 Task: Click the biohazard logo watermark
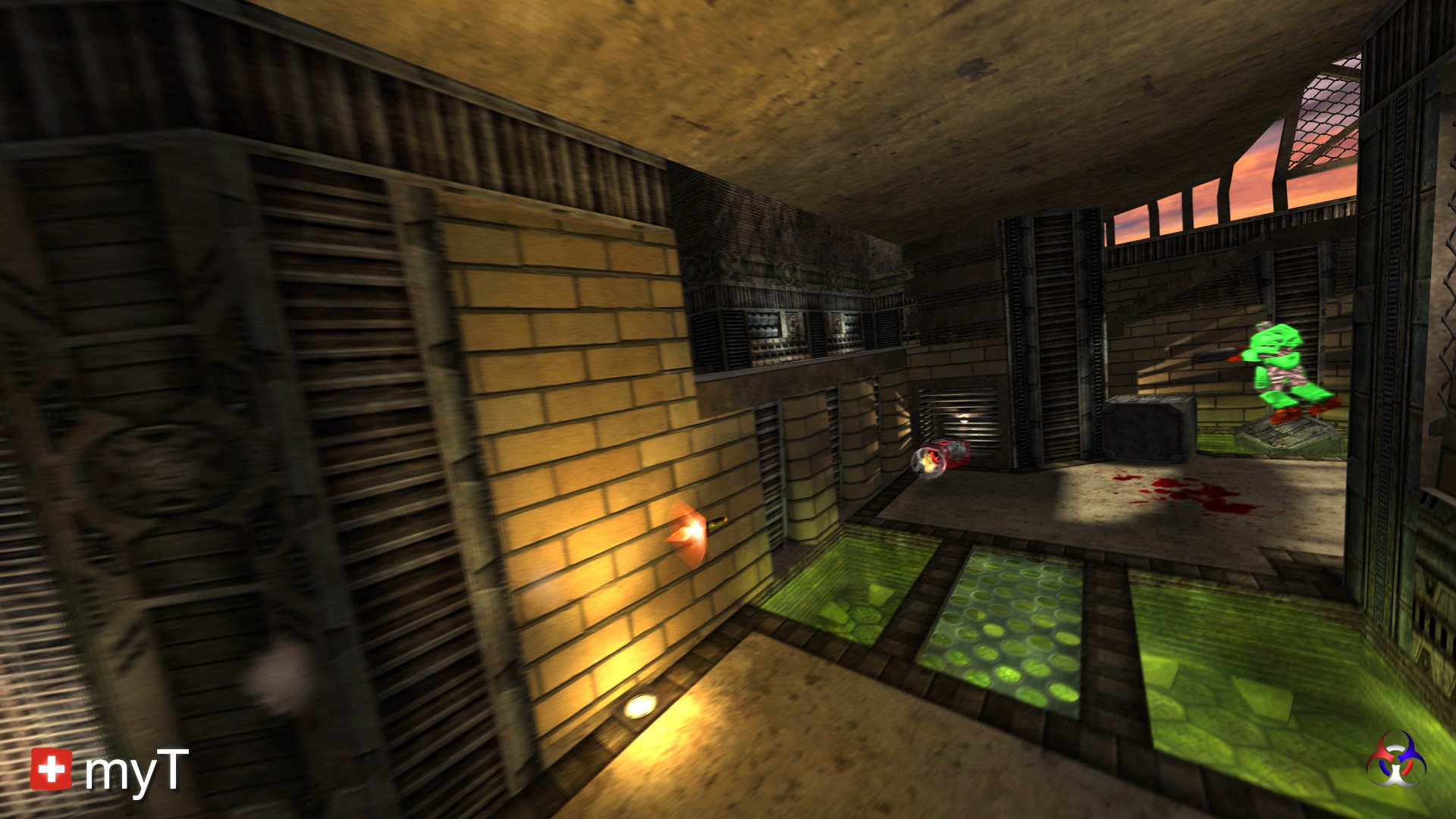tap(1395, 759)
